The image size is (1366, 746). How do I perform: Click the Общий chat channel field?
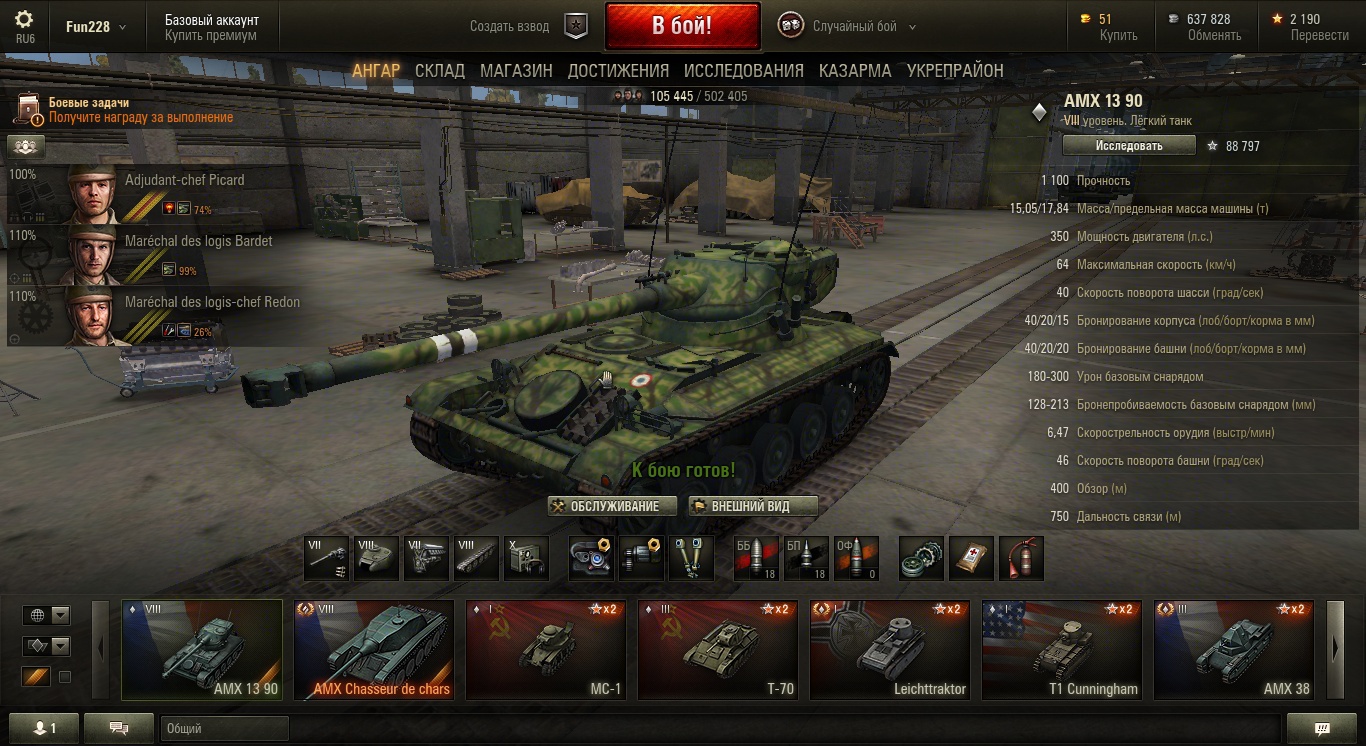[x=224, y=729]
